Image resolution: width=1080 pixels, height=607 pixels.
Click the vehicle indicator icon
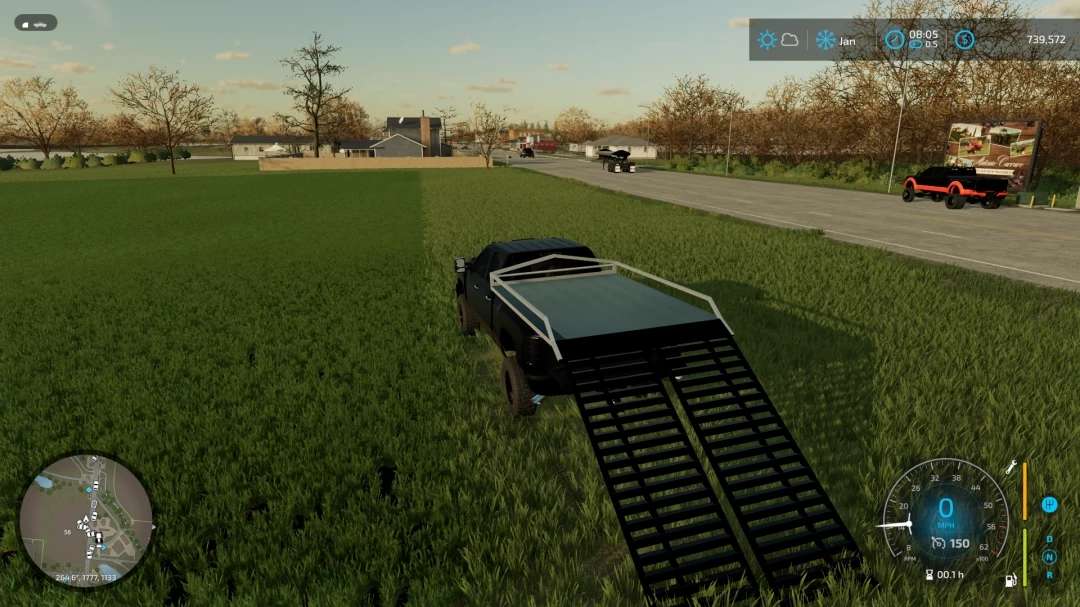[35, 22]
